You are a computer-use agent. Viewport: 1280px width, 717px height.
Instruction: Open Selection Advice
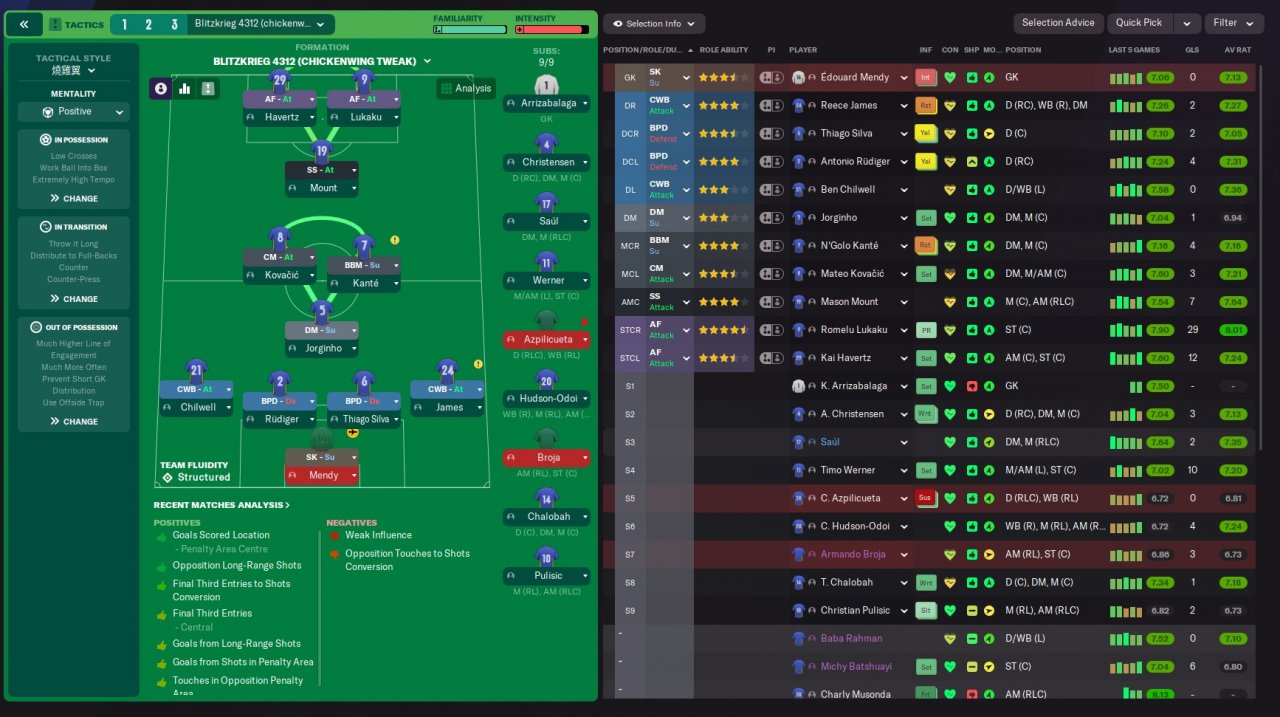click(x=1058, y=23)
